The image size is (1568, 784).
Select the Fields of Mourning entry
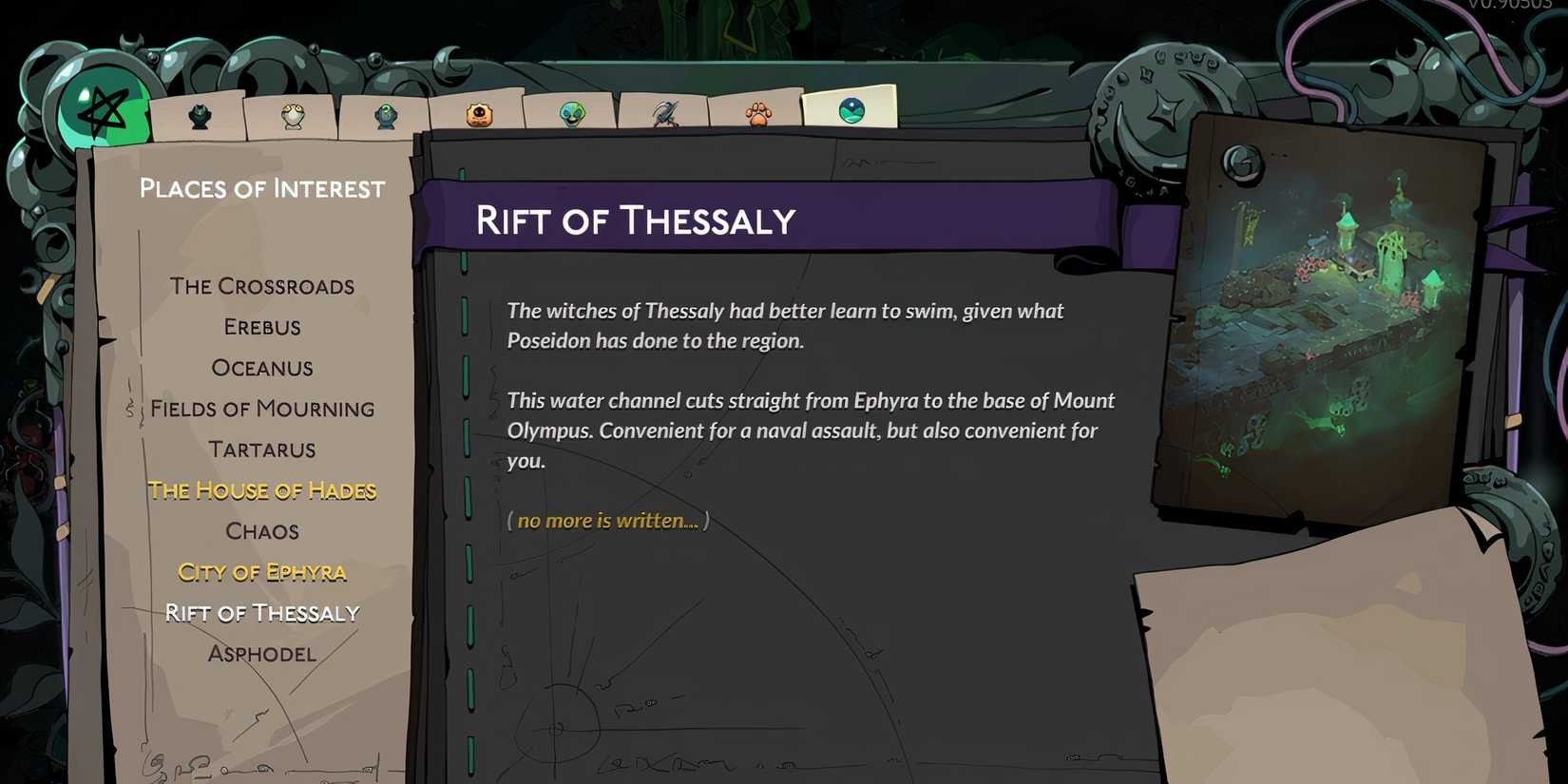tap(262, 409)
